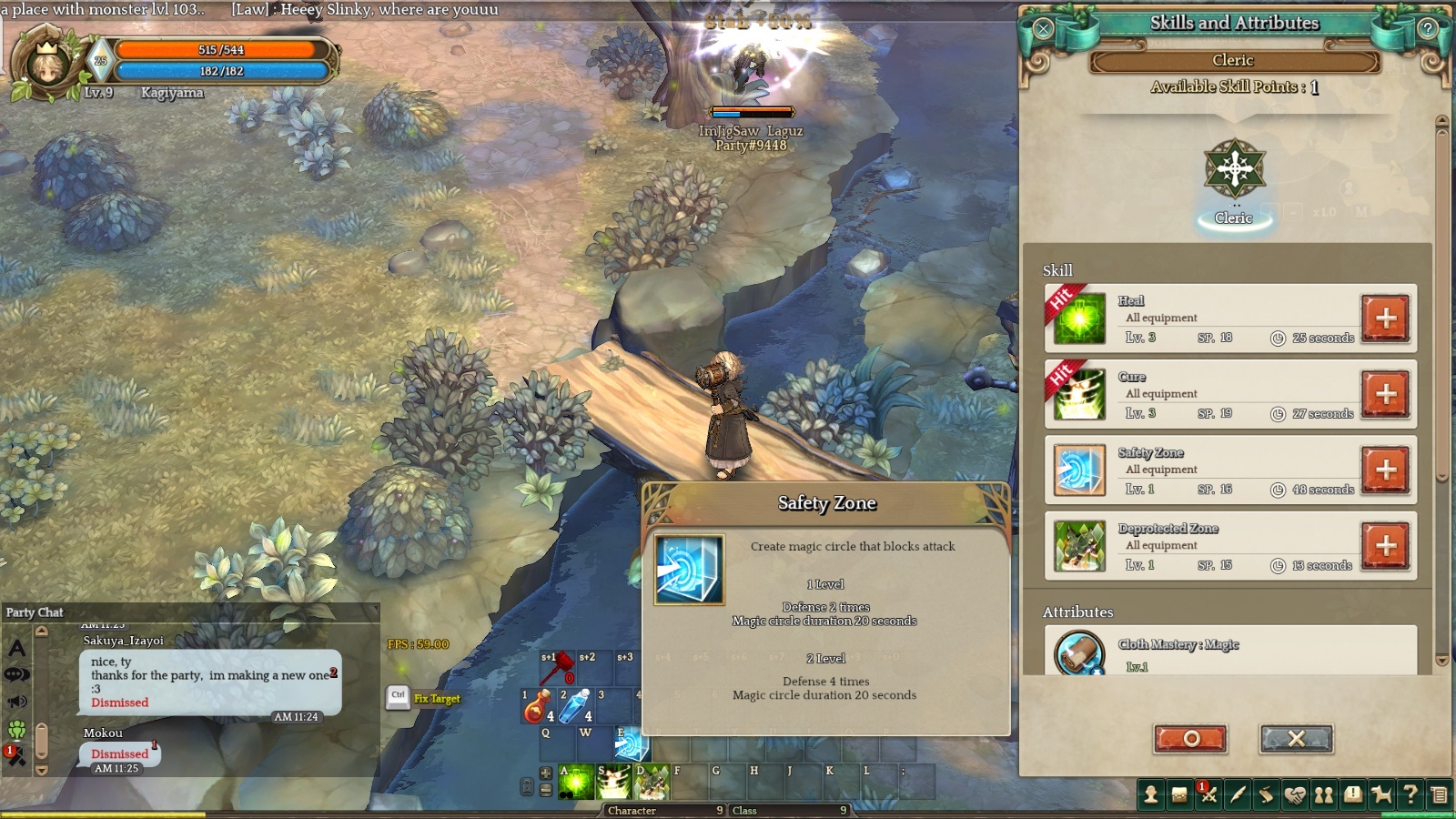Activate the Heal skill on hotkey A
The width and height of the screenshot is (1456, 819).
coord(575,782)
